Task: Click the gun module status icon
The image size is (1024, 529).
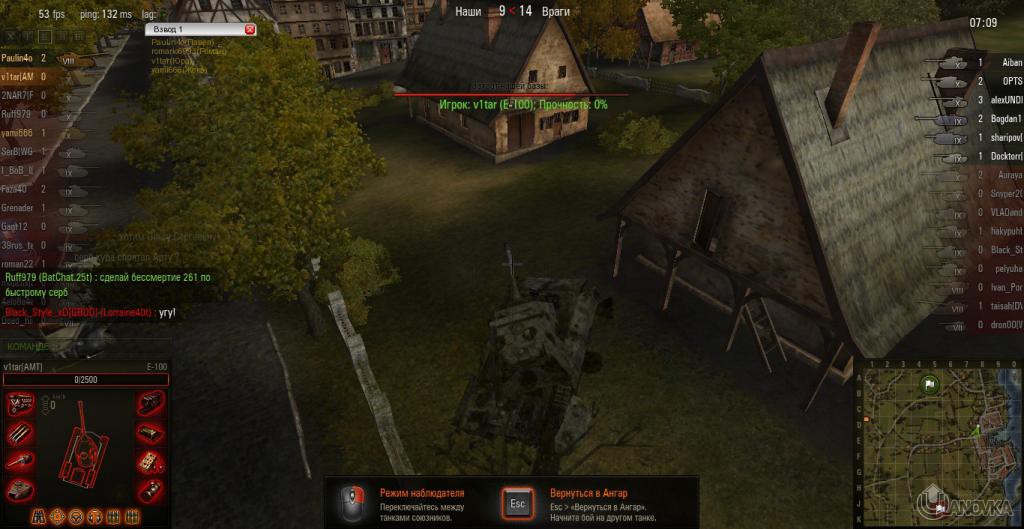Action: 21,460
